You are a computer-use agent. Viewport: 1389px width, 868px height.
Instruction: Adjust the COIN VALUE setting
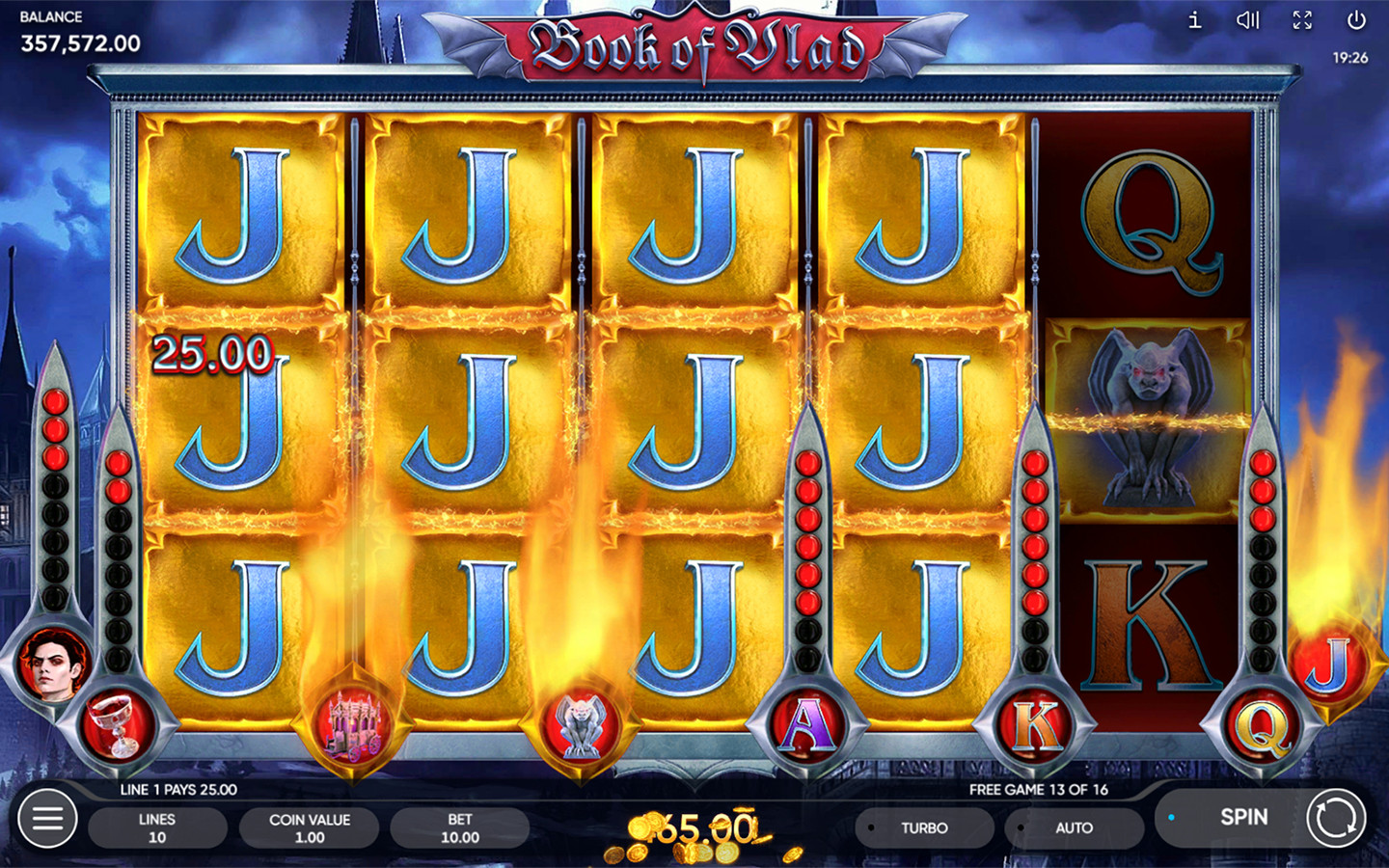tap(309, 827)
